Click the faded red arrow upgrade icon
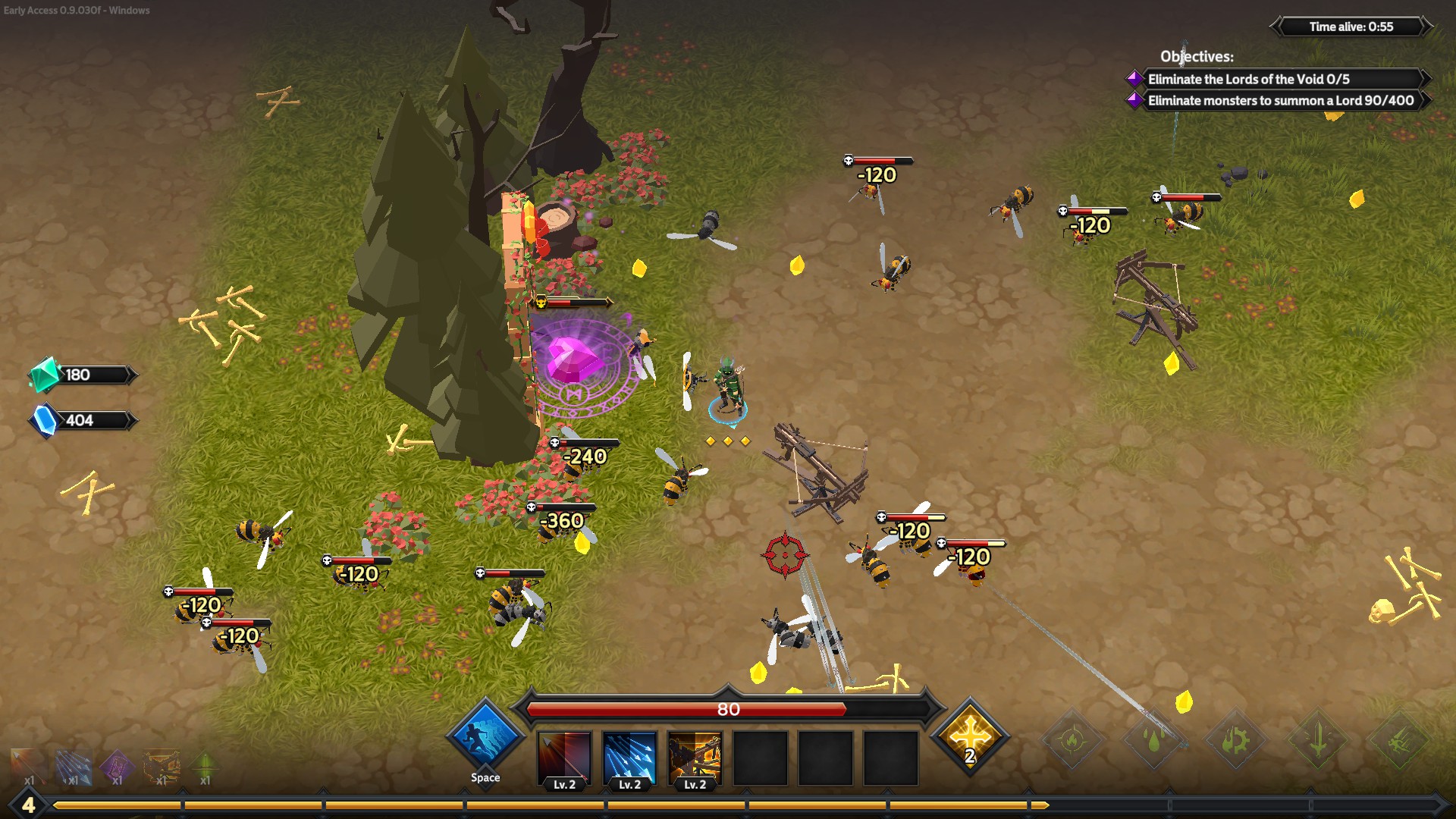This screenshot has height=819, width=1456. tap(29, 766)
